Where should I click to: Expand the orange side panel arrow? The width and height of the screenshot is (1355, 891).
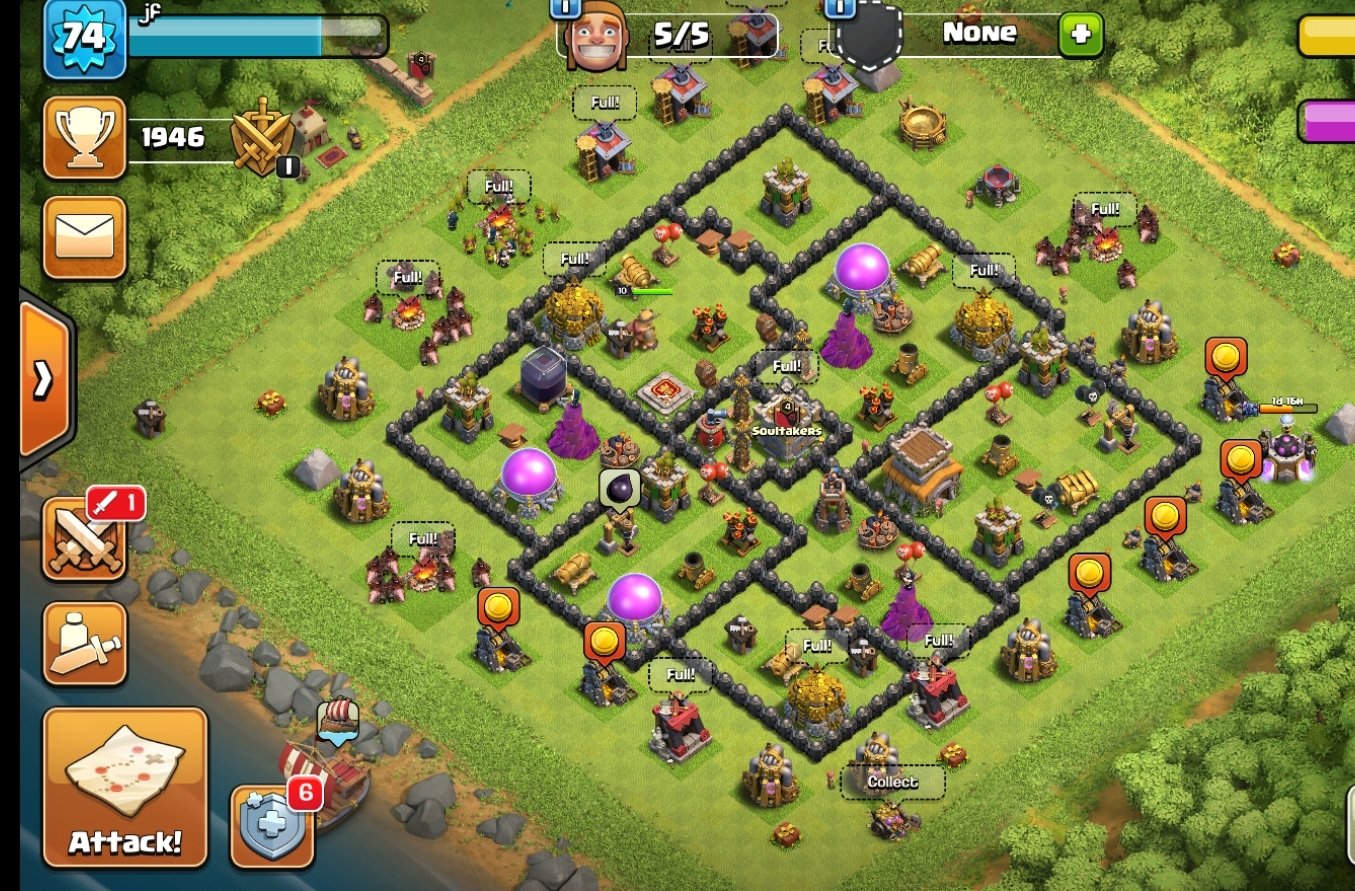pyautogui.click(x=44, y=378)
